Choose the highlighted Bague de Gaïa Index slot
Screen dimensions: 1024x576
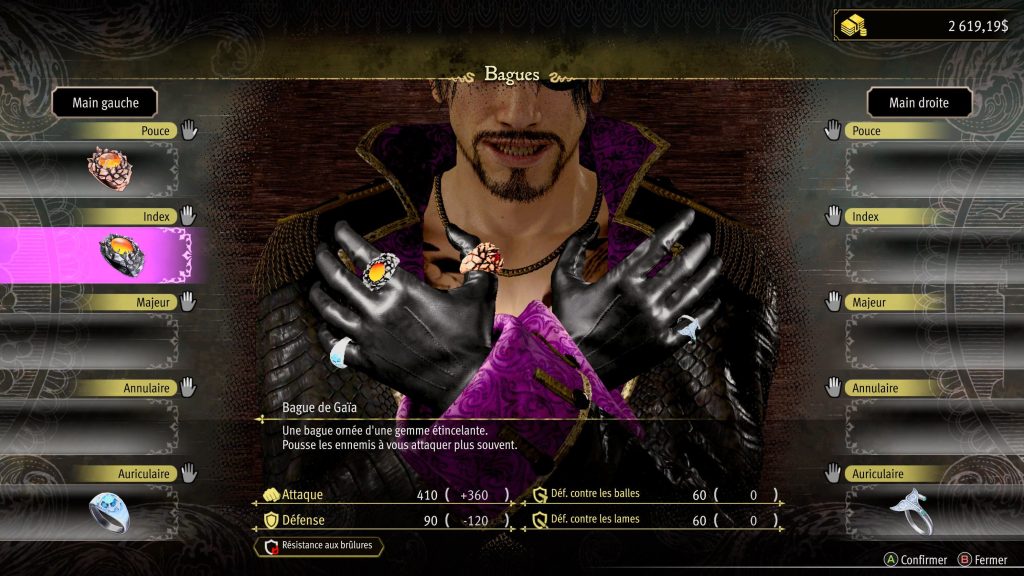point(120,253)
